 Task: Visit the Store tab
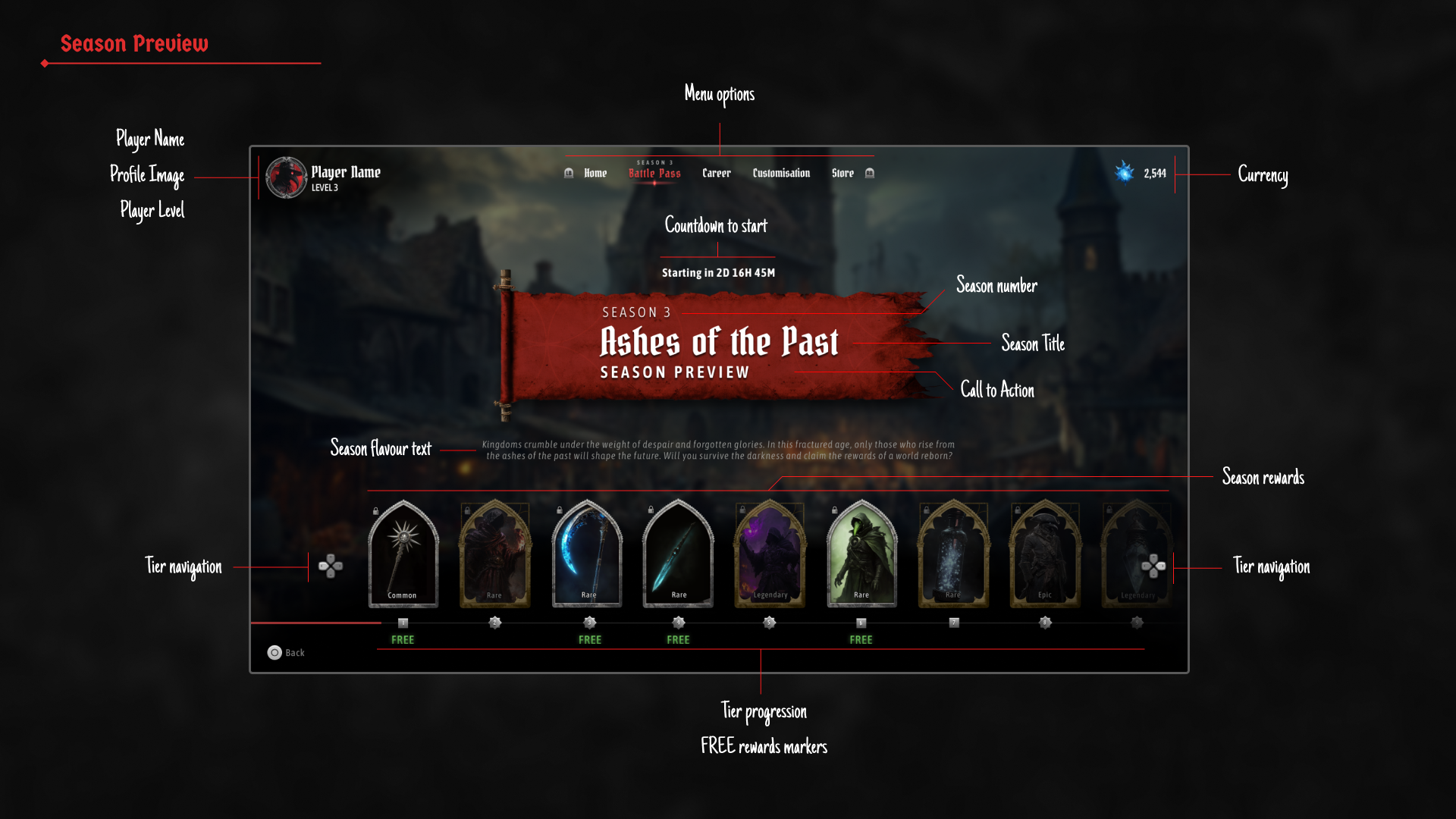843,174
